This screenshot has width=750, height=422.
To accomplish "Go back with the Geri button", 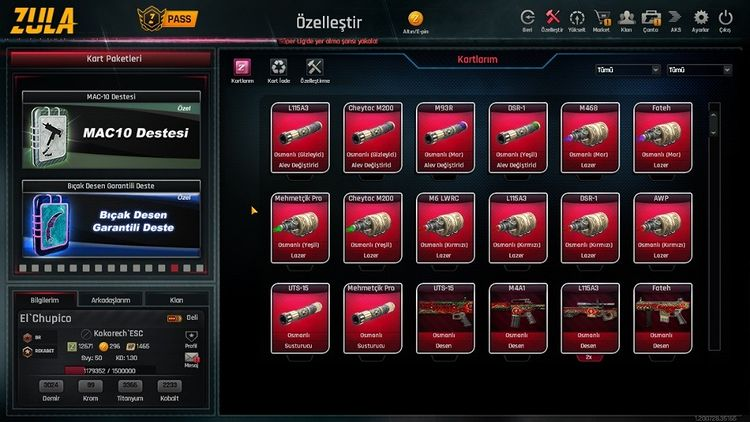I will (x=527, y=19).
